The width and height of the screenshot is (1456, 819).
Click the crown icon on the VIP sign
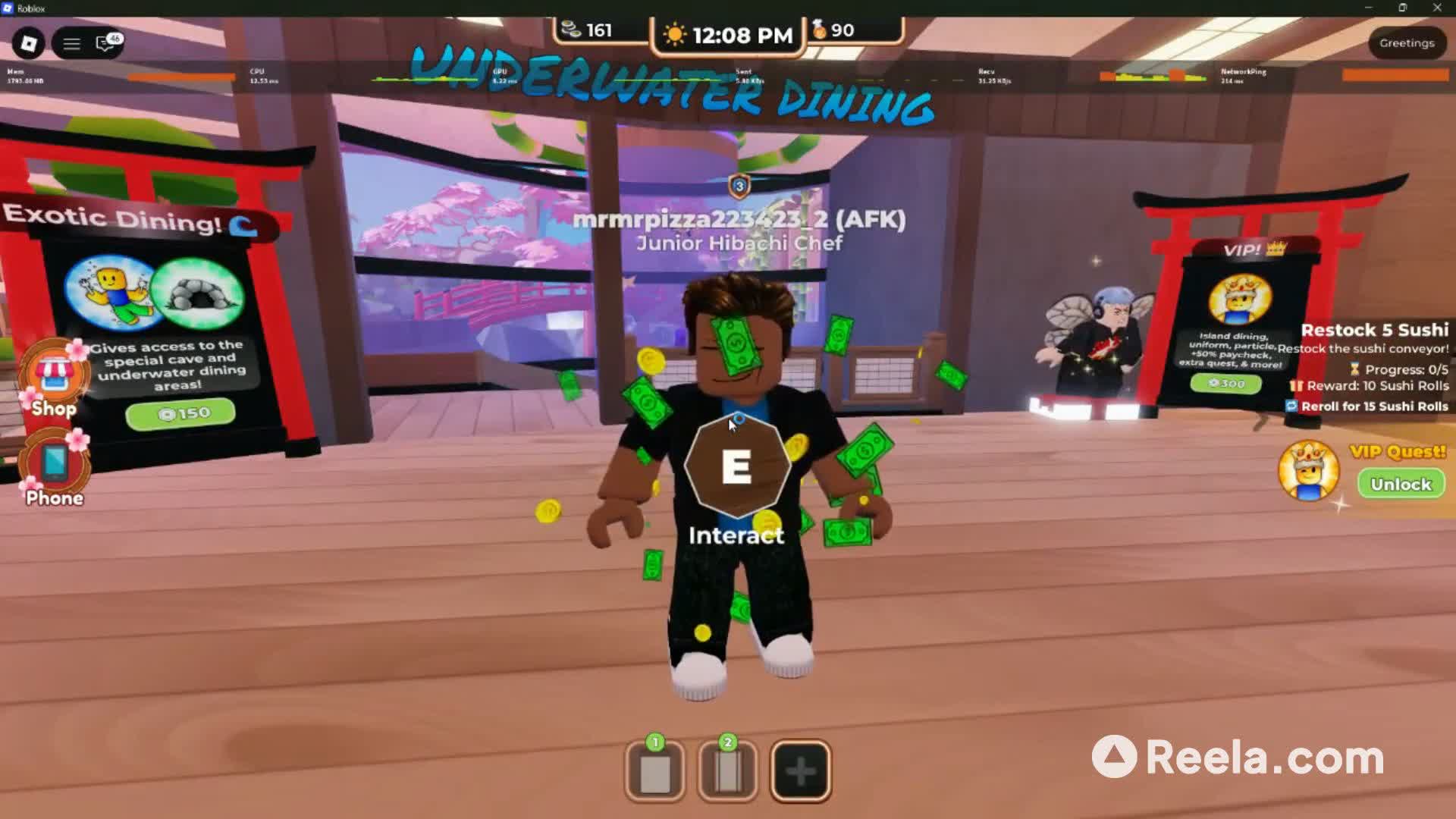pos(1276,248)
